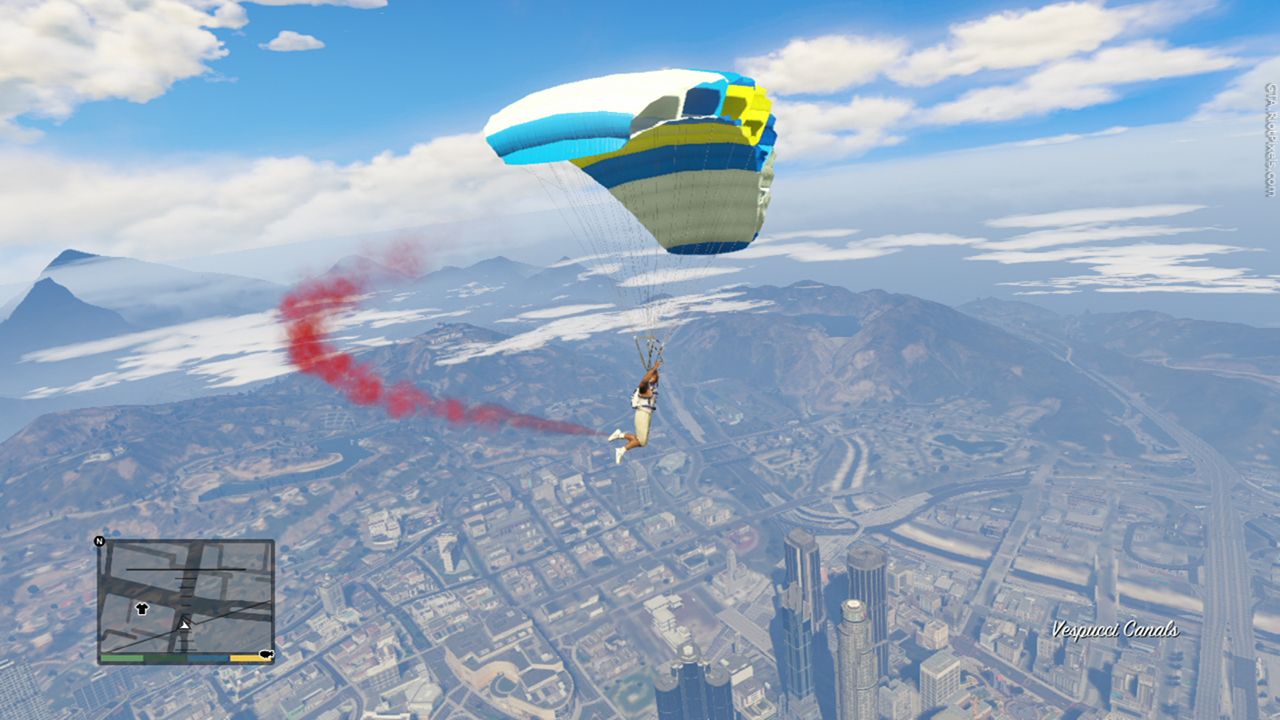Image resolution: width=1280 pixels, height=720 pixels.
Task: Click the white player arrow on the minimap
Action: tap(184, 624)
